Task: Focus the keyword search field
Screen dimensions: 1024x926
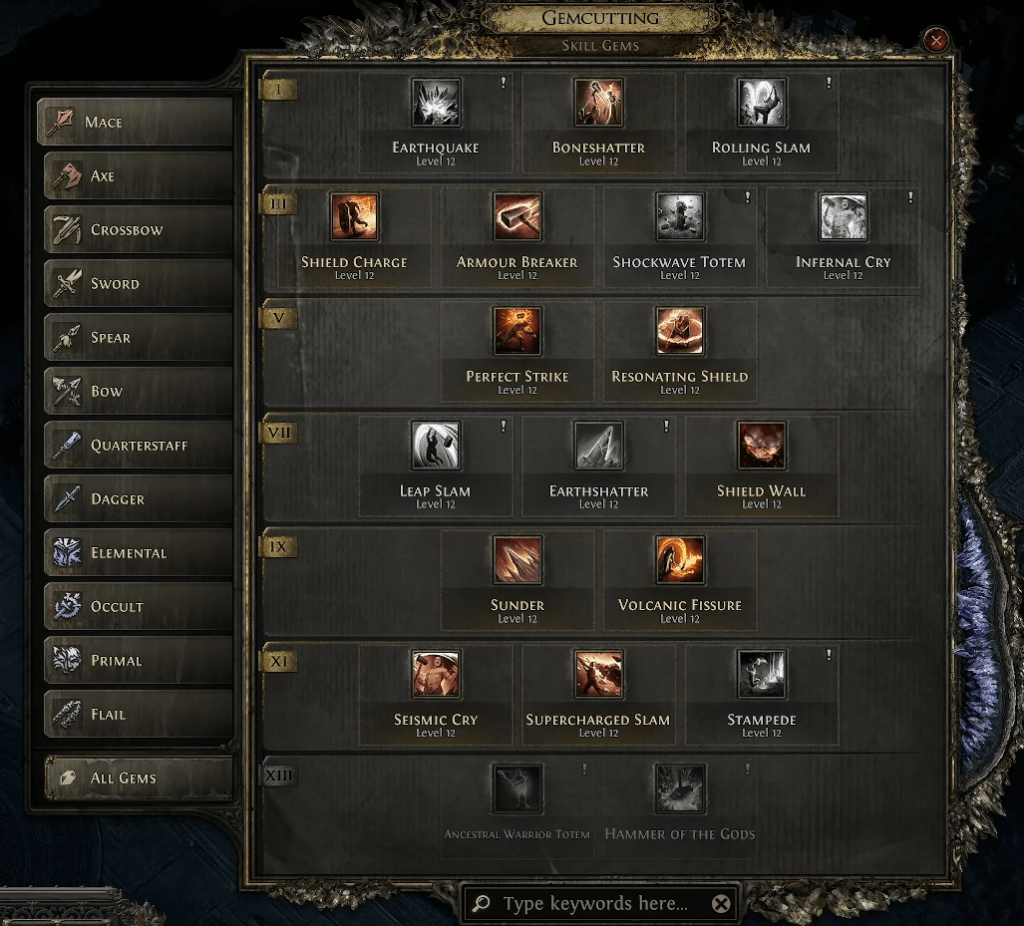Action: point(595,904)
